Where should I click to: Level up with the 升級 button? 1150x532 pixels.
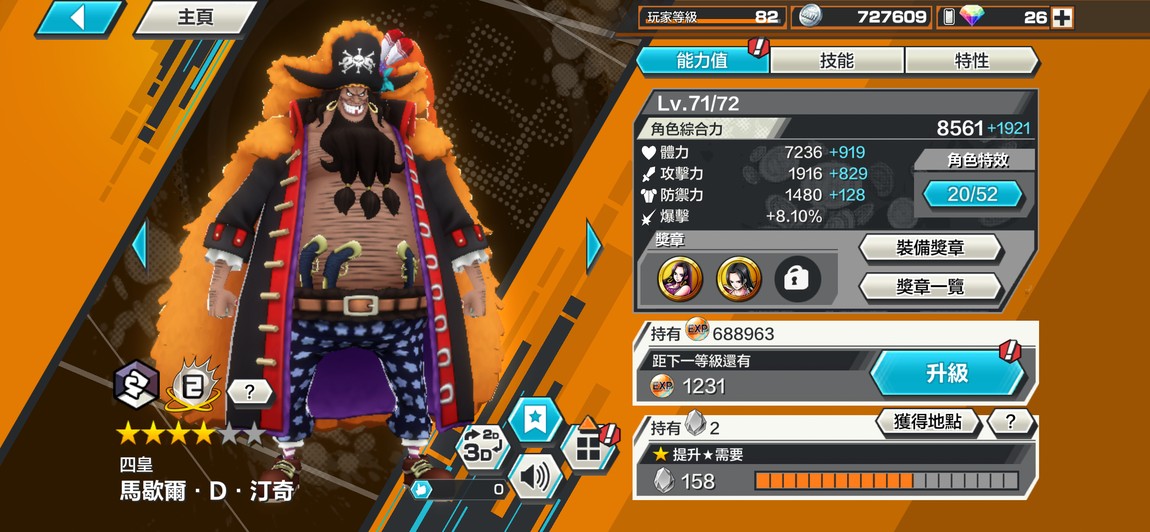tap(946, 373)
